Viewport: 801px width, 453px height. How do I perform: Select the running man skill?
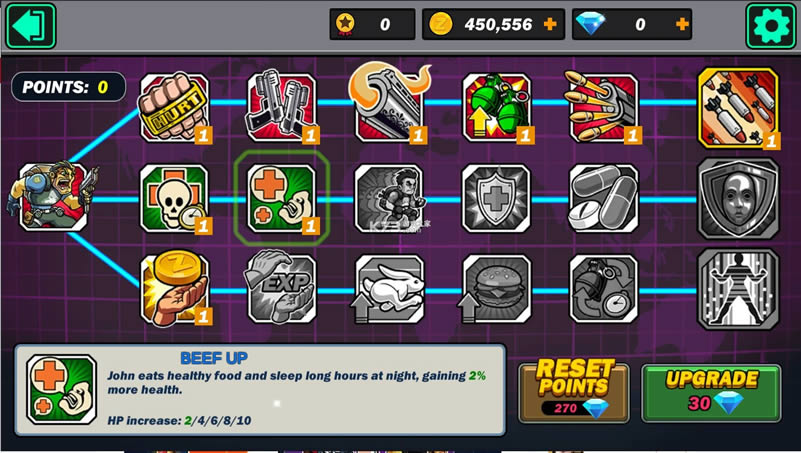pos(389,198)
